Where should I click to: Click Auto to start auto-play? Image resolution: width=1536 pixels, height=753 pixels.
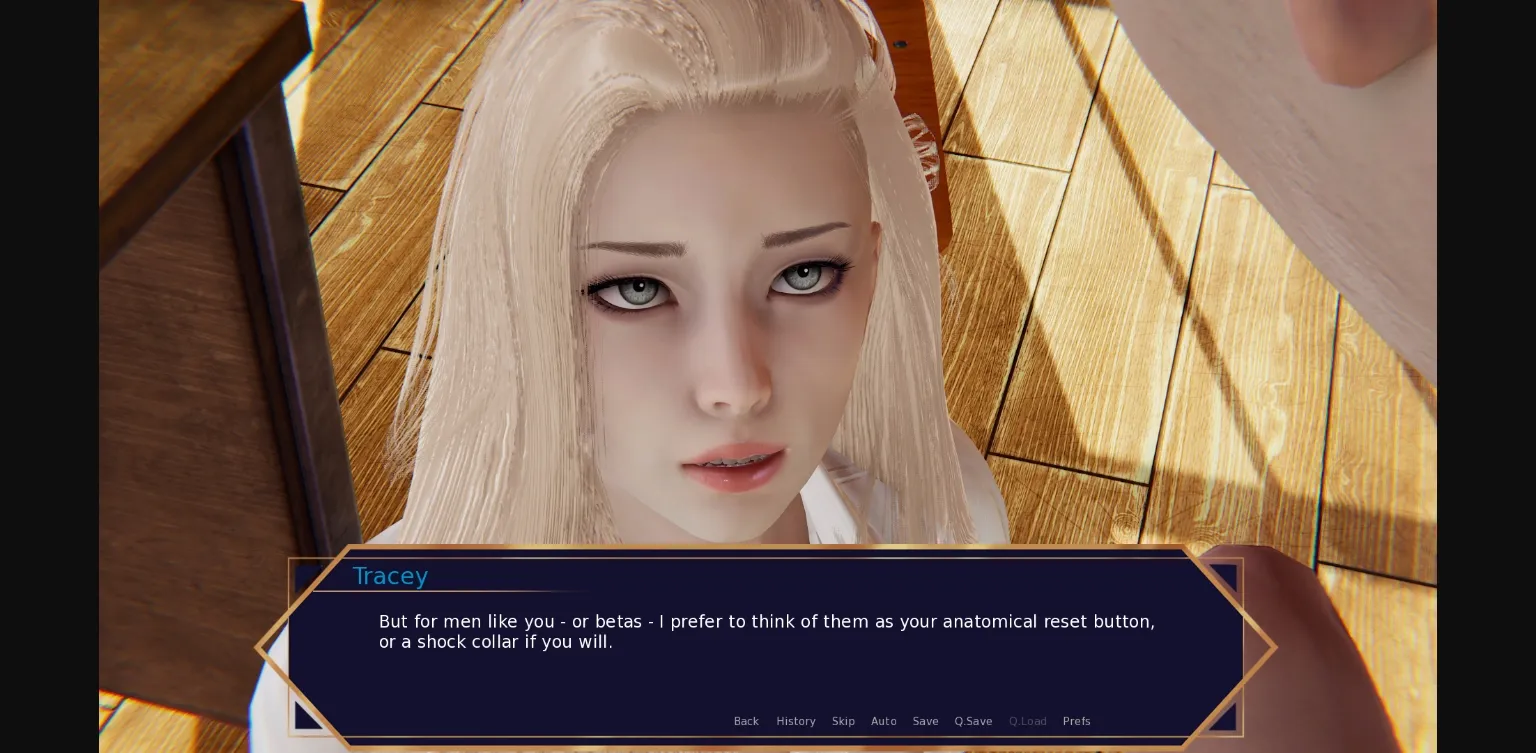(884, 721)
